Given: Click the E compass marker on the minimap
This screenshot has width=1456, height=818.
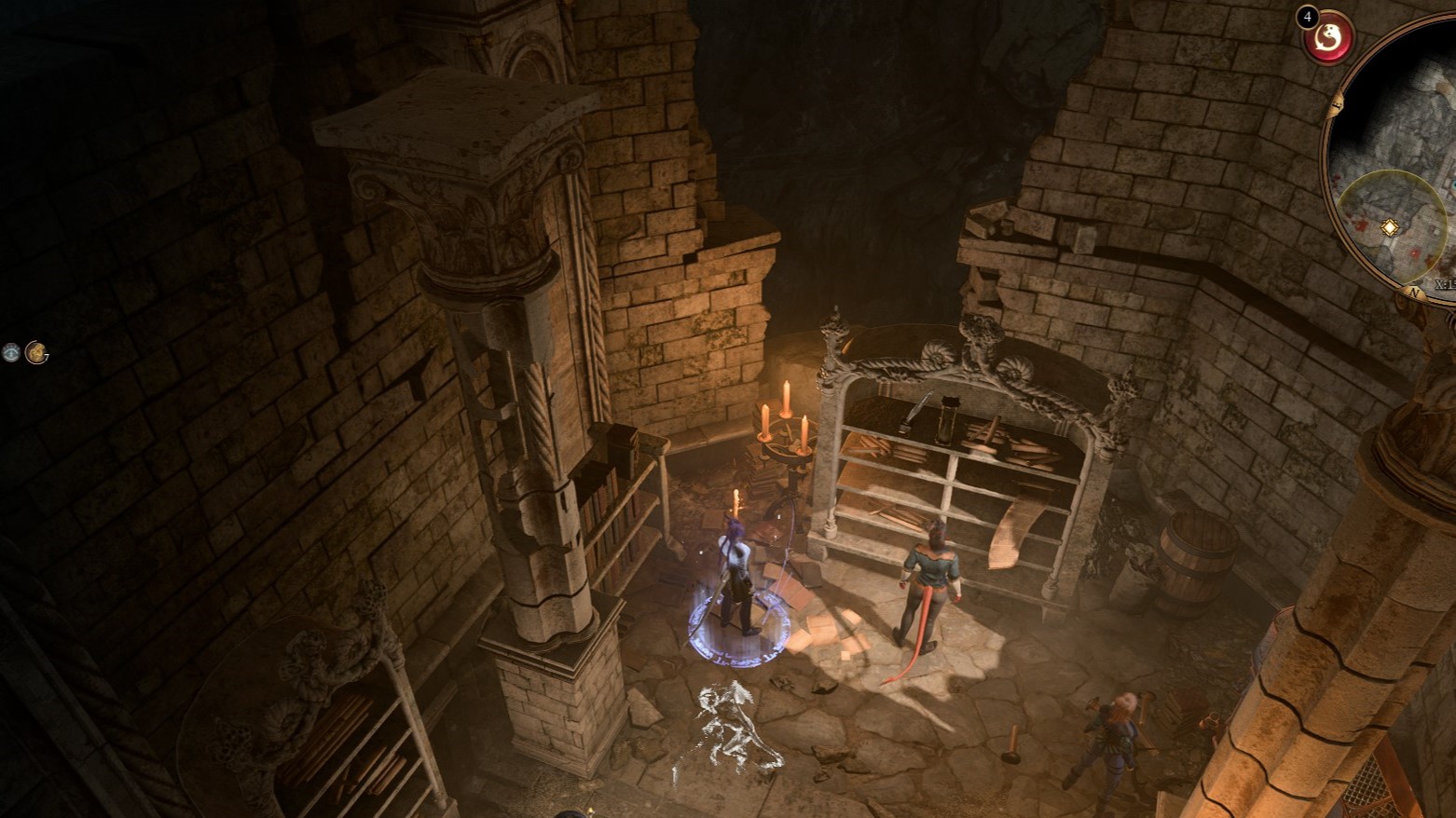Looking at the screenshot, I should tap(1337, 104).
